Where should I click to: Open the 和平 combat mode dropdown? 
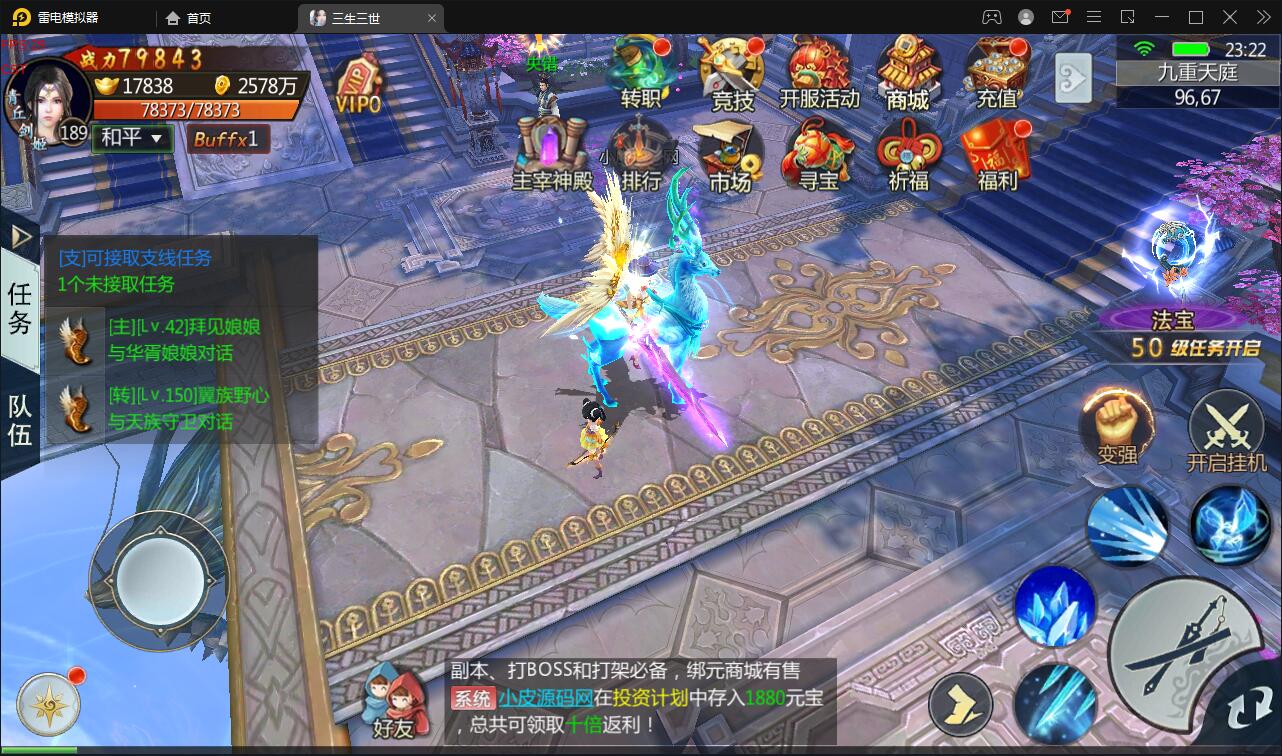point(132,138)
